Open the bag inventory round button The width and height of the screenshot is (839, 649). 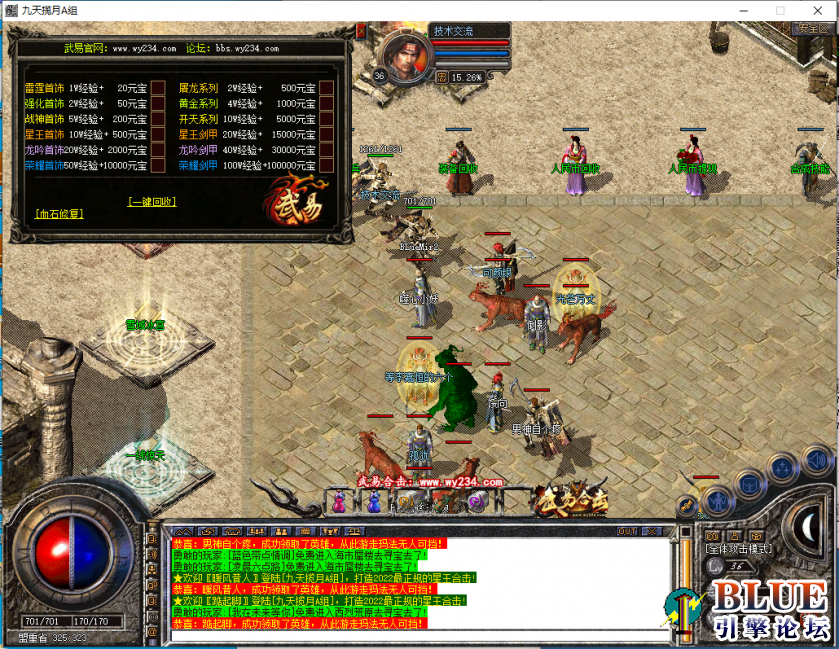(750, 485)
